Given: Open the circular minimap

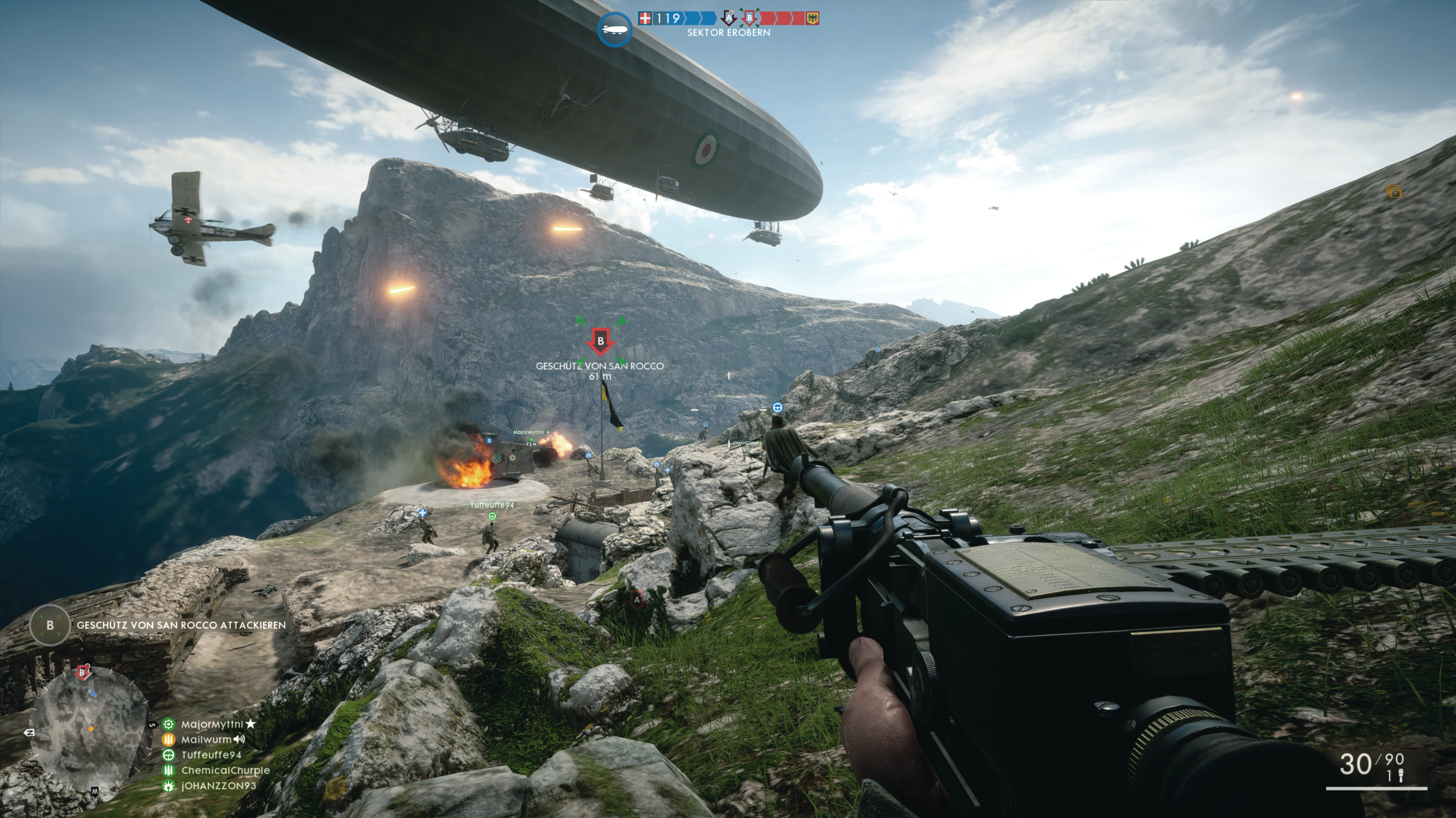Looking at the screenshot, I should click(x=88, y=728).
